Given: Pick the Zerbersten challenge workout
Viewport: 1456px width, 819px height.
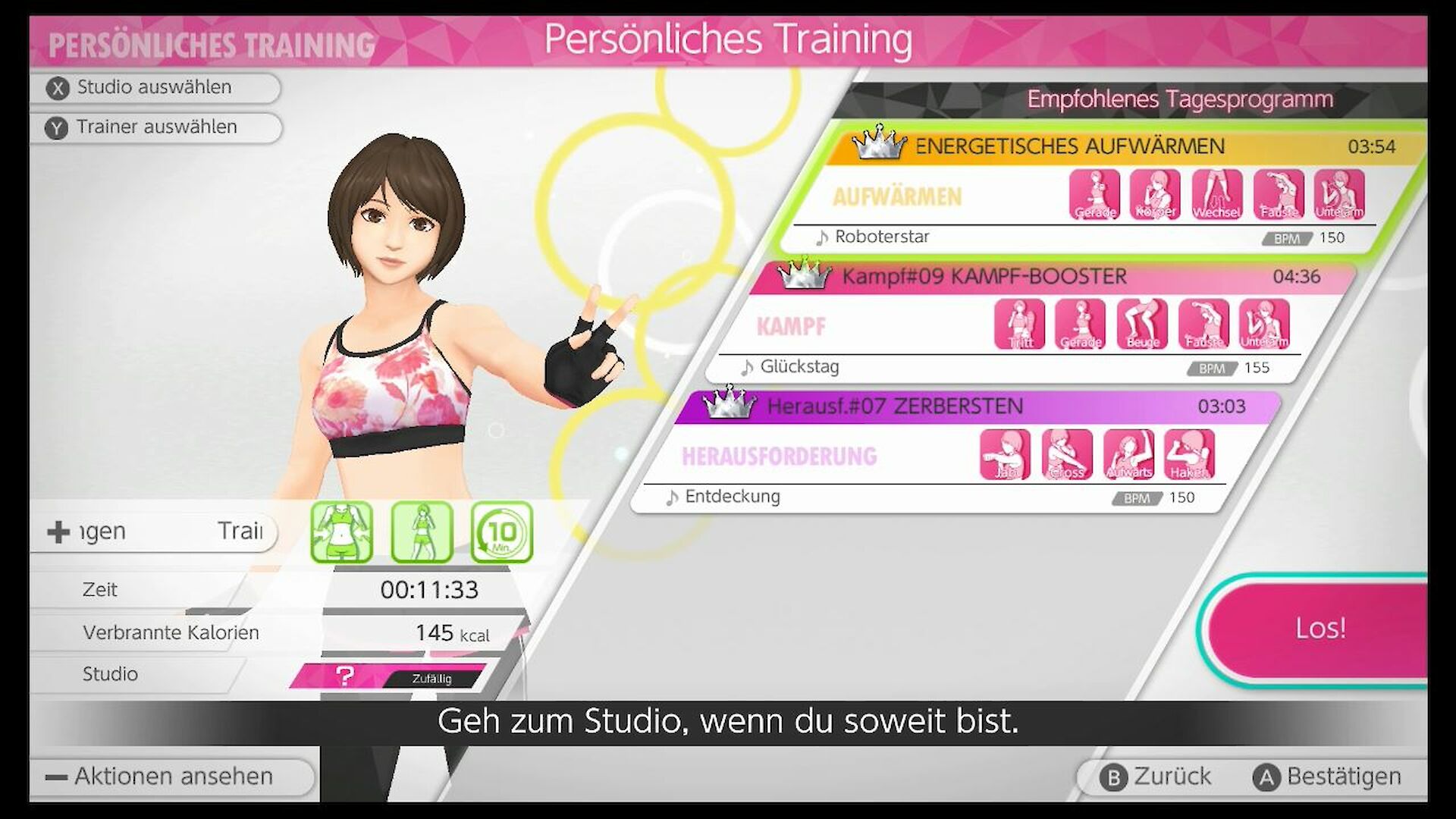Looking at the screenshot, I should tap(895, 406).
